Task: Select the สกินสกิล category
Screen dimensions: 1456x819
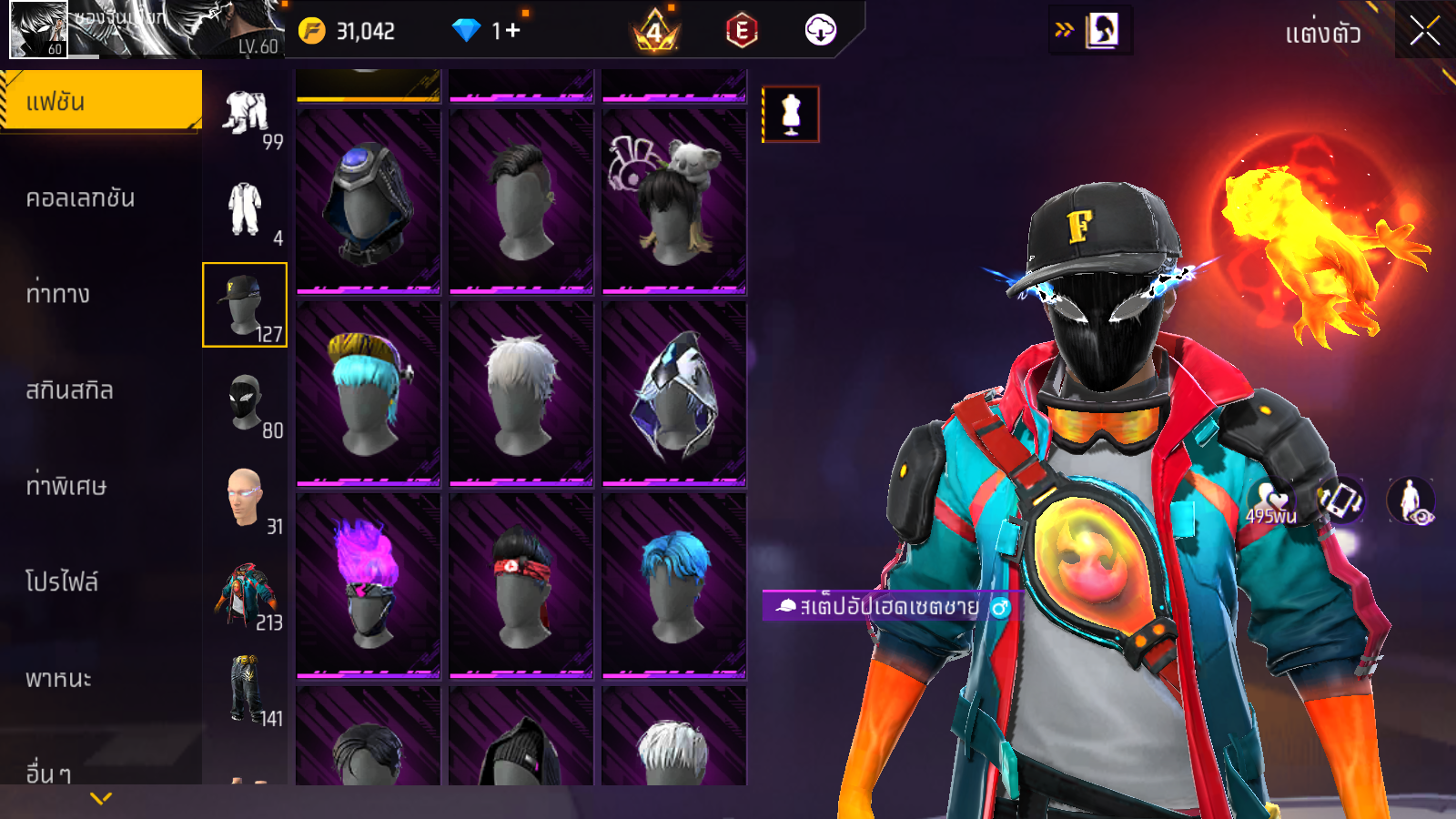Action: click(69, 390)
